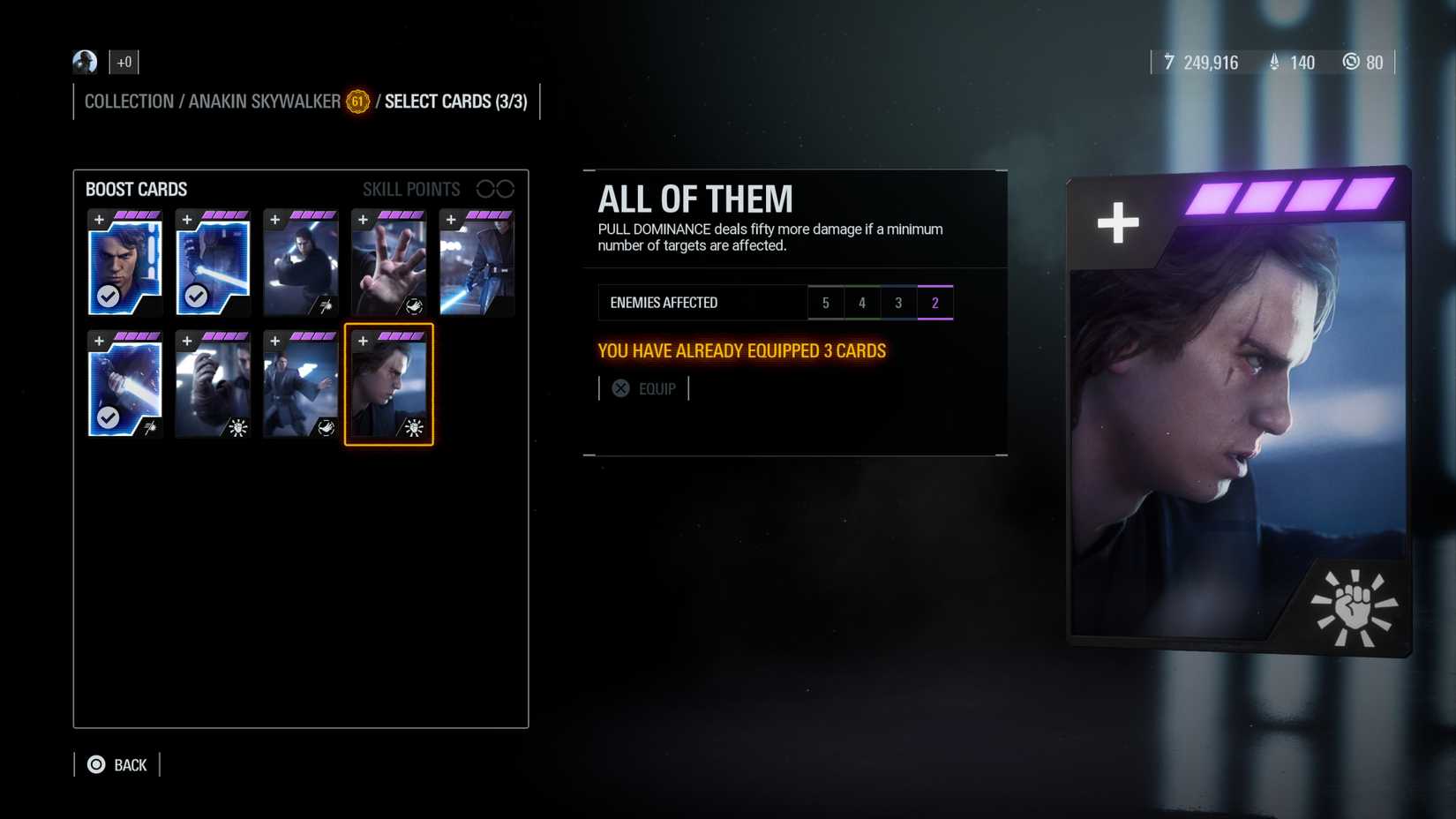Screen dimensions: 1456x819
Task: Click the player avatar icon top left
Action: pyautogui.click(x=85, y=62)
